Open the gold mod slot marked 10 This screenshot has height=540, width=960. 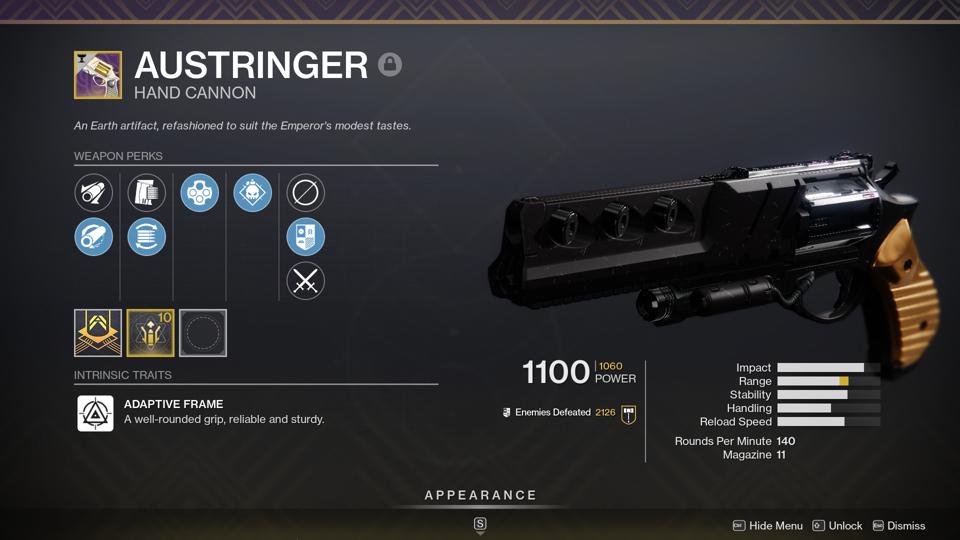click(x=150, y=333)
